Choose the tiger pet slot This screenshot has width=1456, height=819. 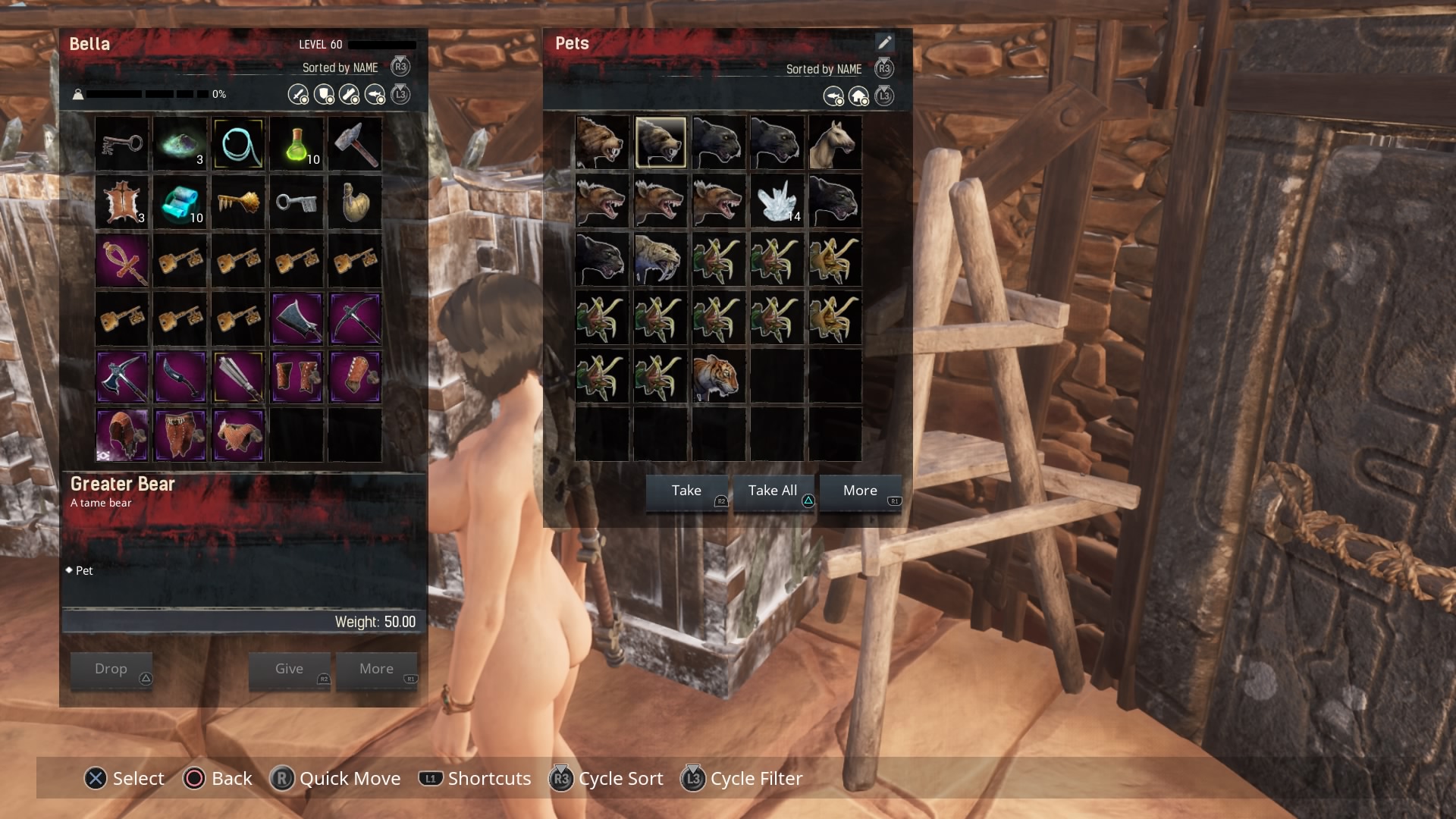coord(717,377)
